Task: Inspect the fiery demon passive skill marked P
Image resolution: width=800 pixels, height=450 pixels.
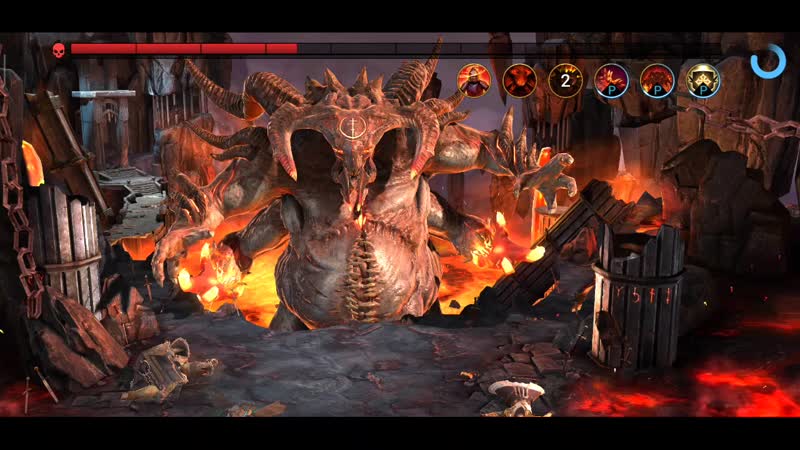Action: (657, 80)
